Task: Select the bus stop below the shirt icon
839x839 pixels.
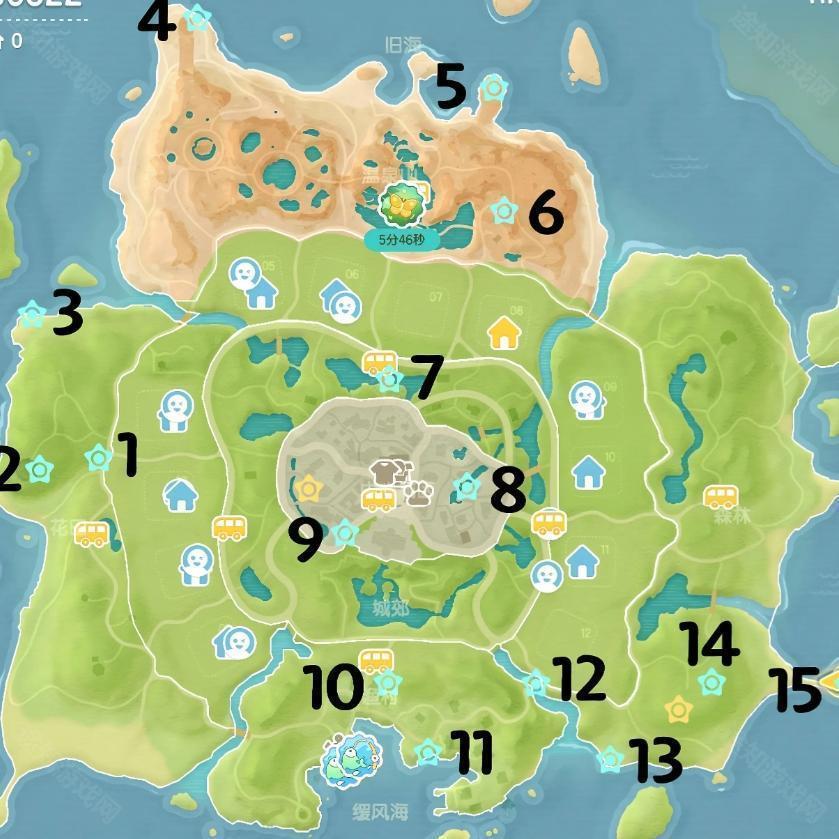Action: (x=378, y=499)
